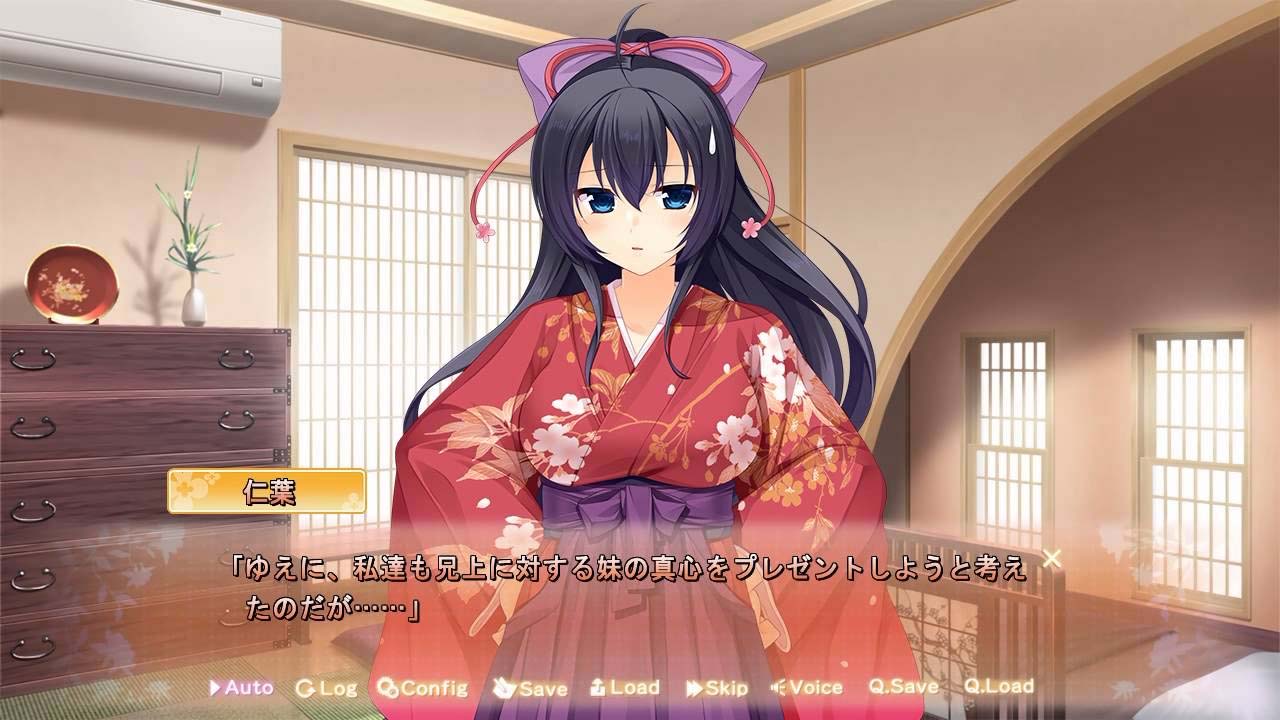Click the dialogue box to advance text
Image resolution: width=1280 pixels, height=720 pixels.
[x=640, y=590]
